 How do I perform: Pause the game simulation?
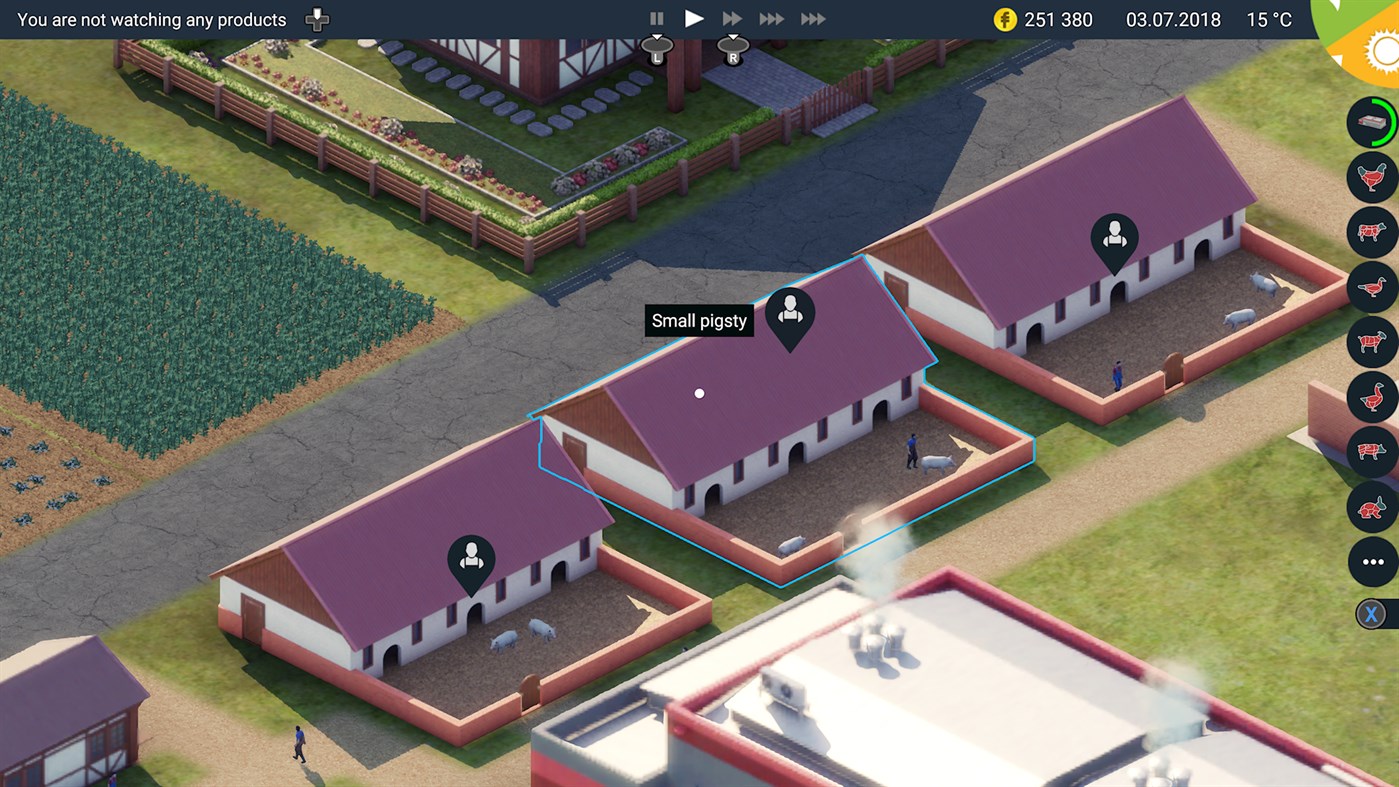(x=656, y=17)
